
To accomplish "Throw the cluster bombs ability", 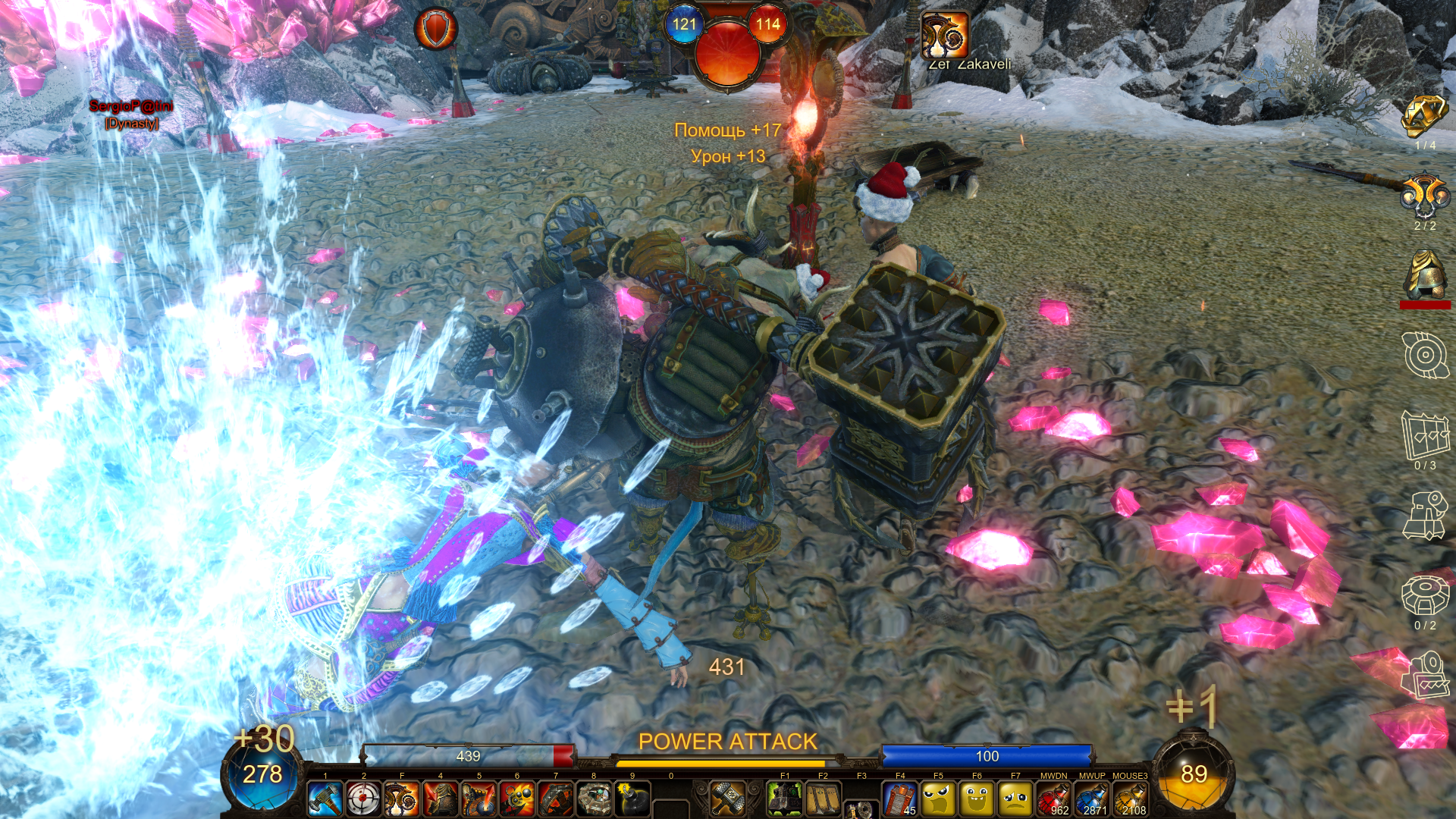I will 517,799.
